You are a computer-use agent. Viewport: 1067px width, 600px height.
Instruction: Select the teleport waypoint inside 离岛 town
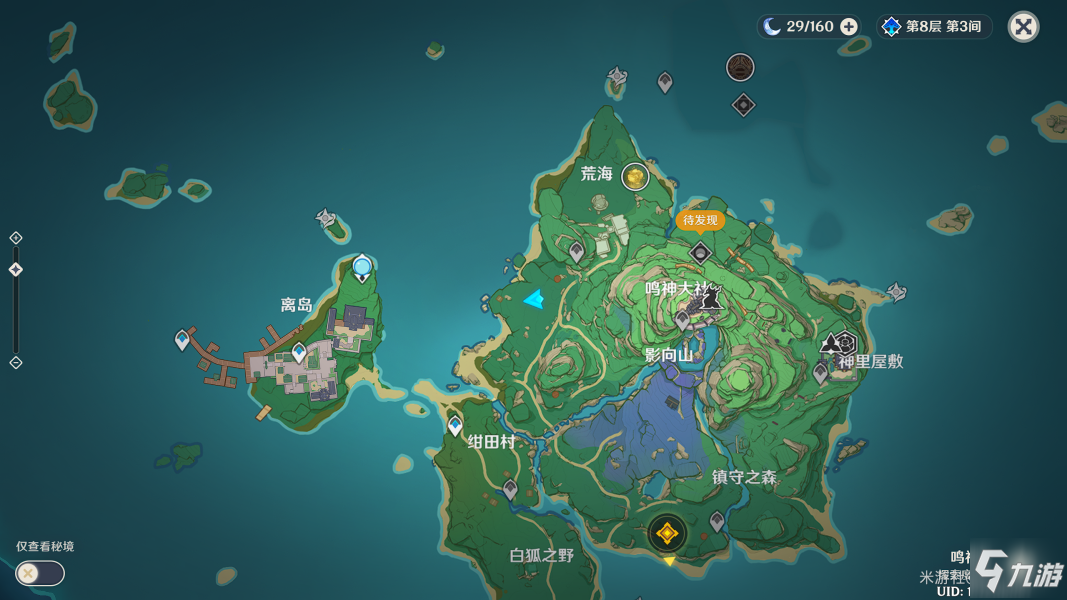[x=299, y=351]
